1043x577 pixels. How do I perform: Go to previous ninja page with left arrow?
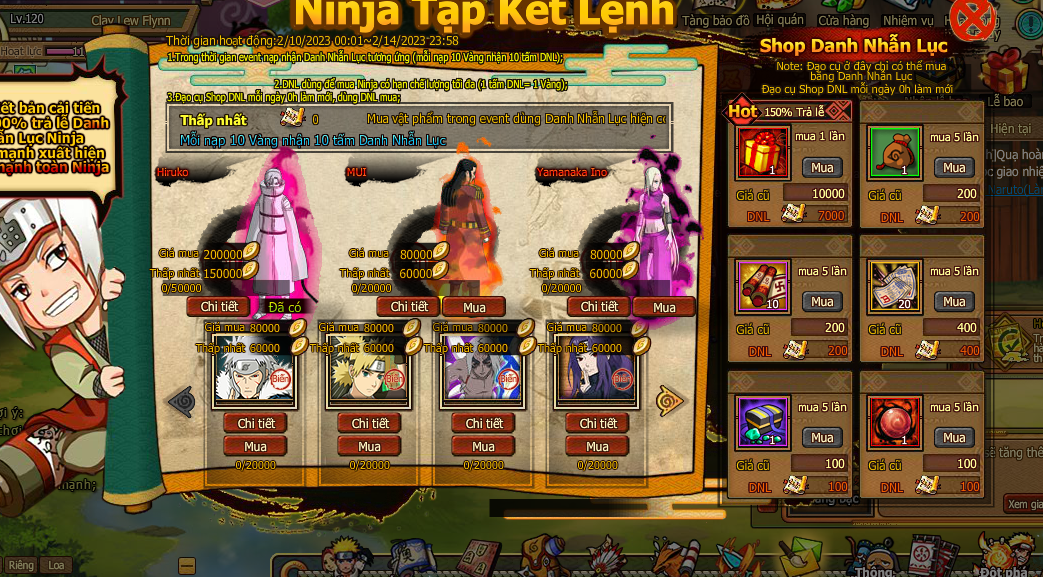pyautogui.click(x=181, y=401)
